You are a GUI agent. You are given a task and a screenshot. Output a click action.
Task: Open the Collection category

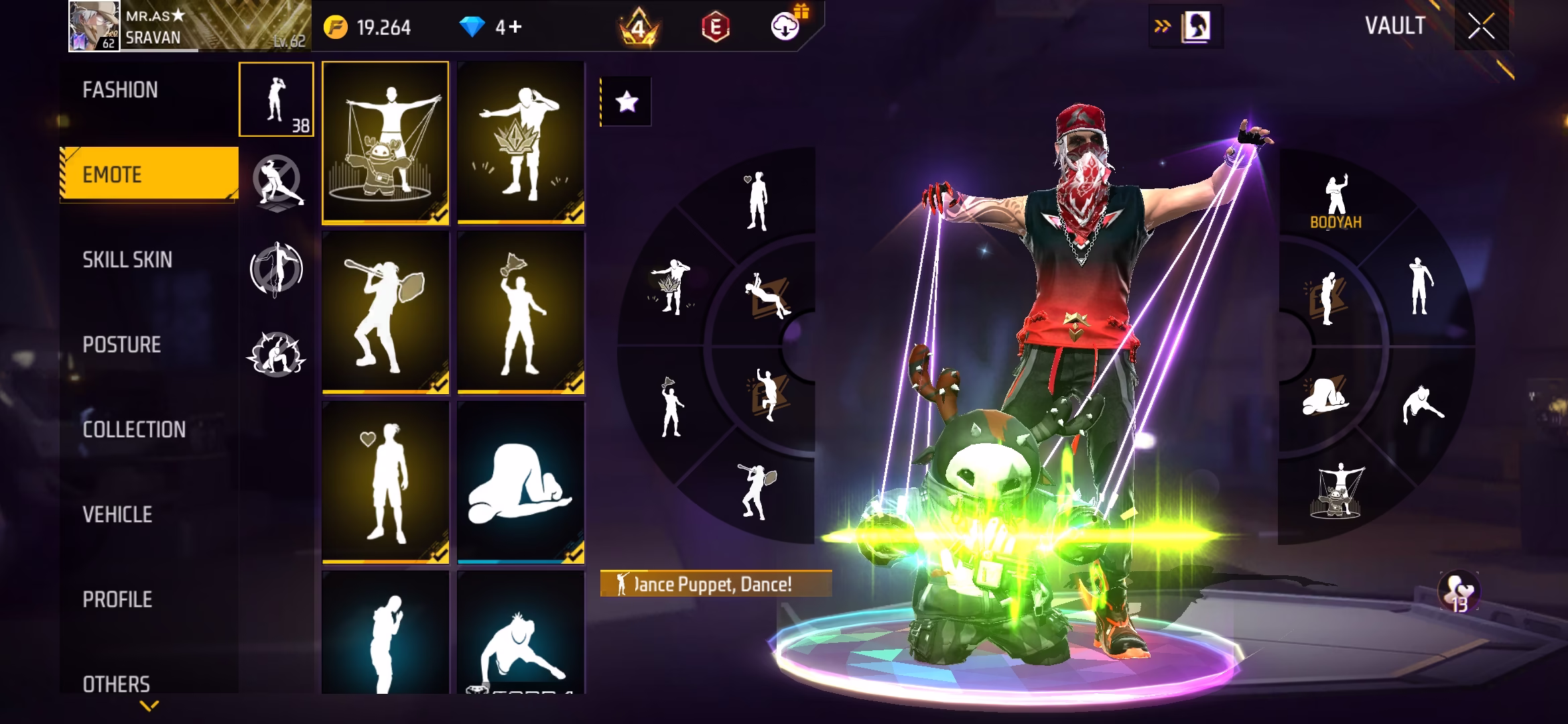coord(134,429)
